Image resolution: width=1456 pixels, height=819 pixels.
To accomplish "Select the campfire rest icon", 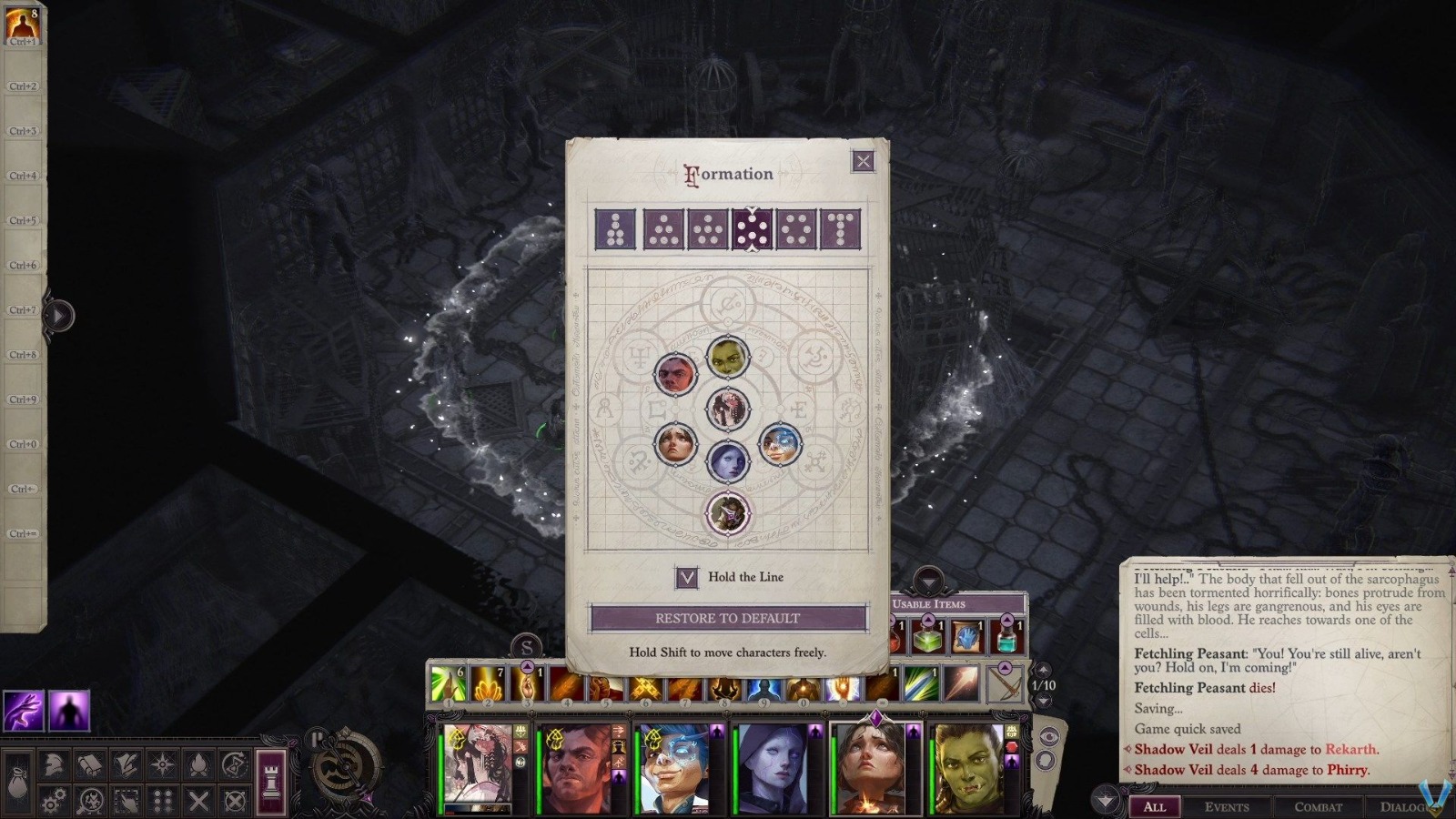I will pyautogui.click(x=199, y=766).
